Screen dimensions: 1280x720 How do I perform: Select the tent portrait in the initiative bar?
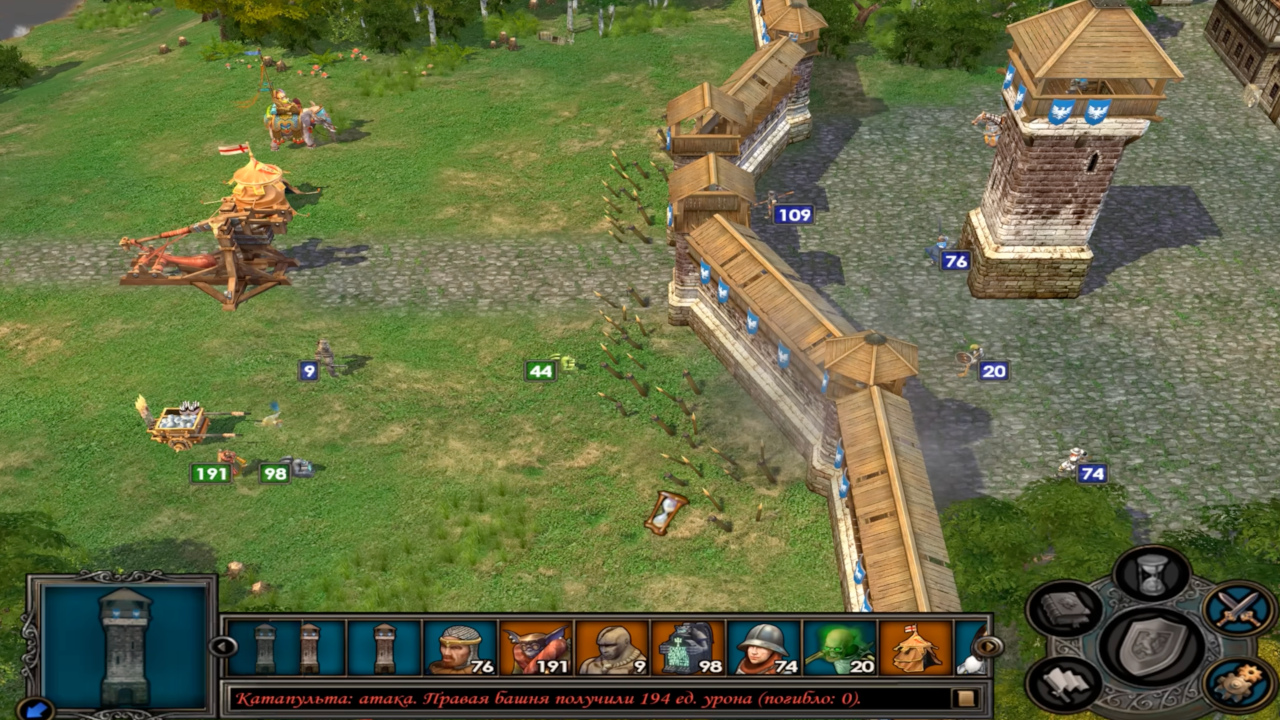(x=915, y=647)
